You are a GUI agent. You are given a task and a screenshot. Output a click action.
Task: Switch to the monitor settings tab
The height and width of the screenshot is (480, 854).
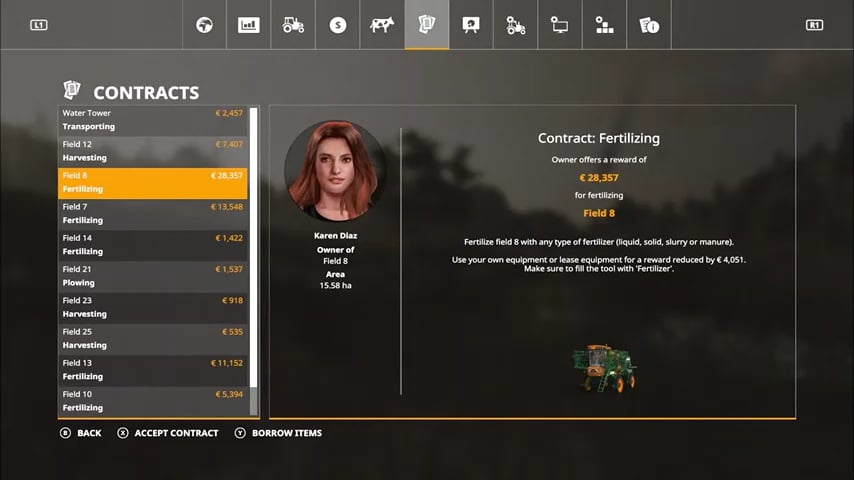coord(560,25)
